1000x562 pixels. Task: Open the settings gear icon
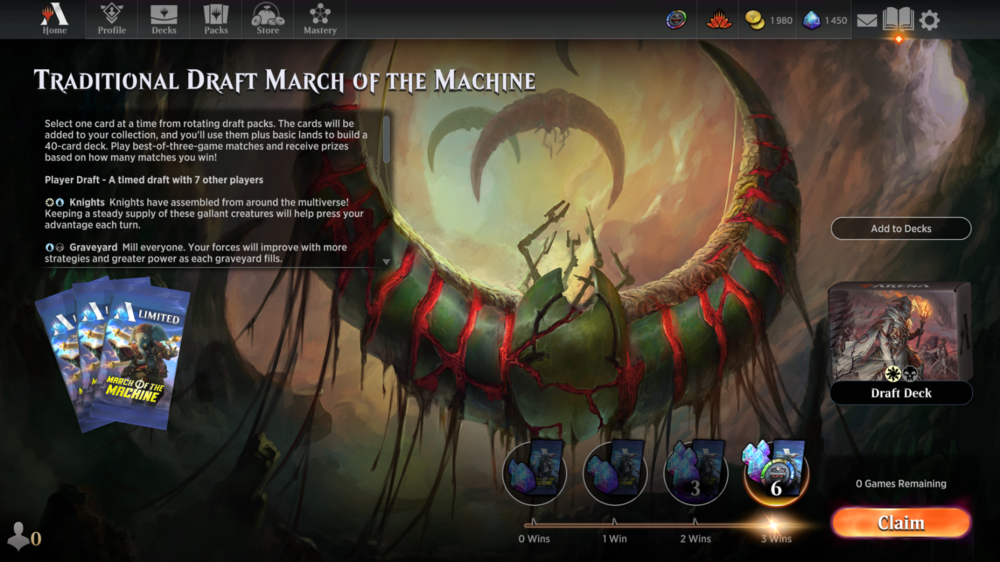[x=929, y=20]
